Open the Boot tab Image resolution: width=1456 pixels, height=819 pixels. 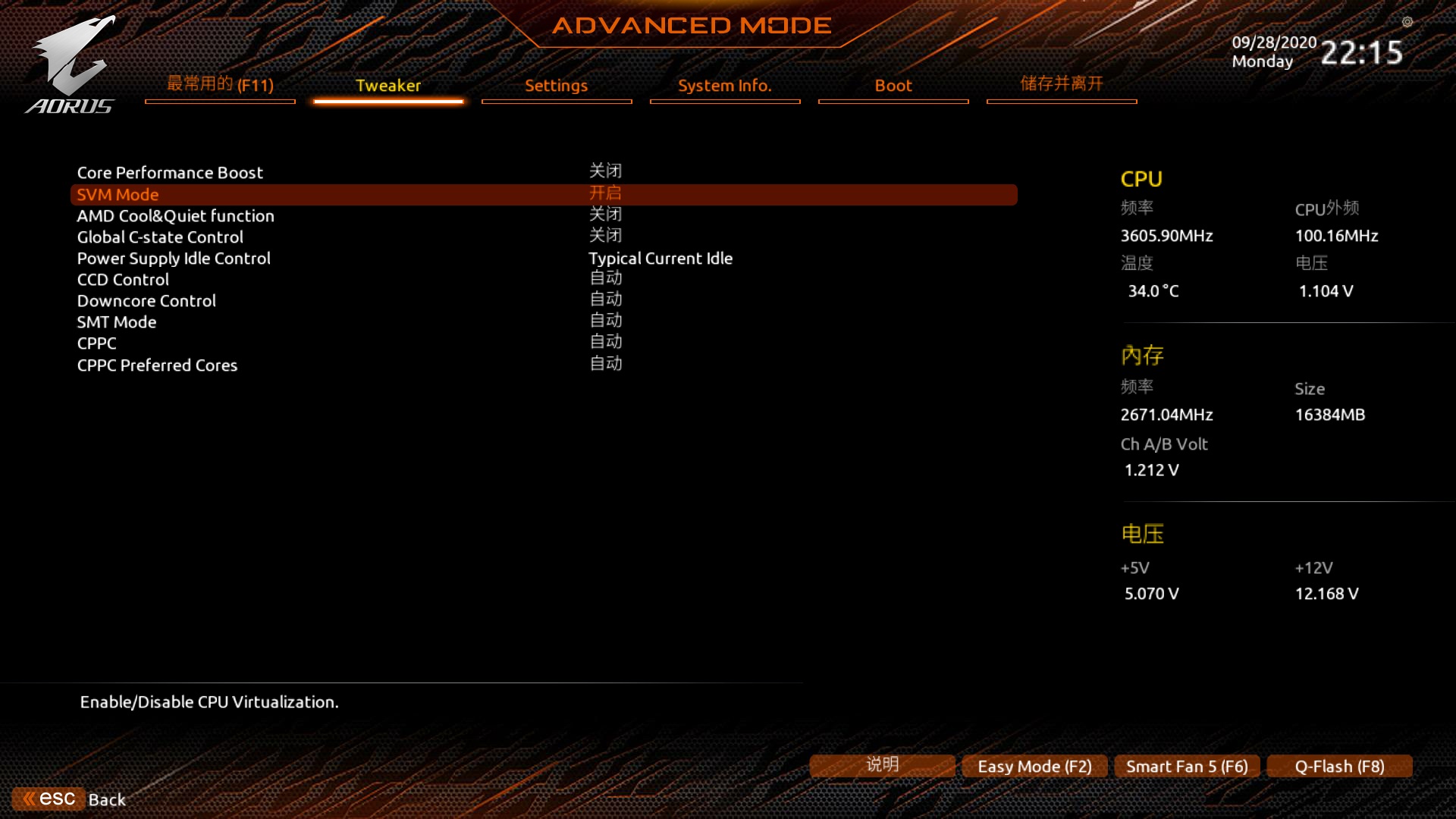(x=893, y=86)
